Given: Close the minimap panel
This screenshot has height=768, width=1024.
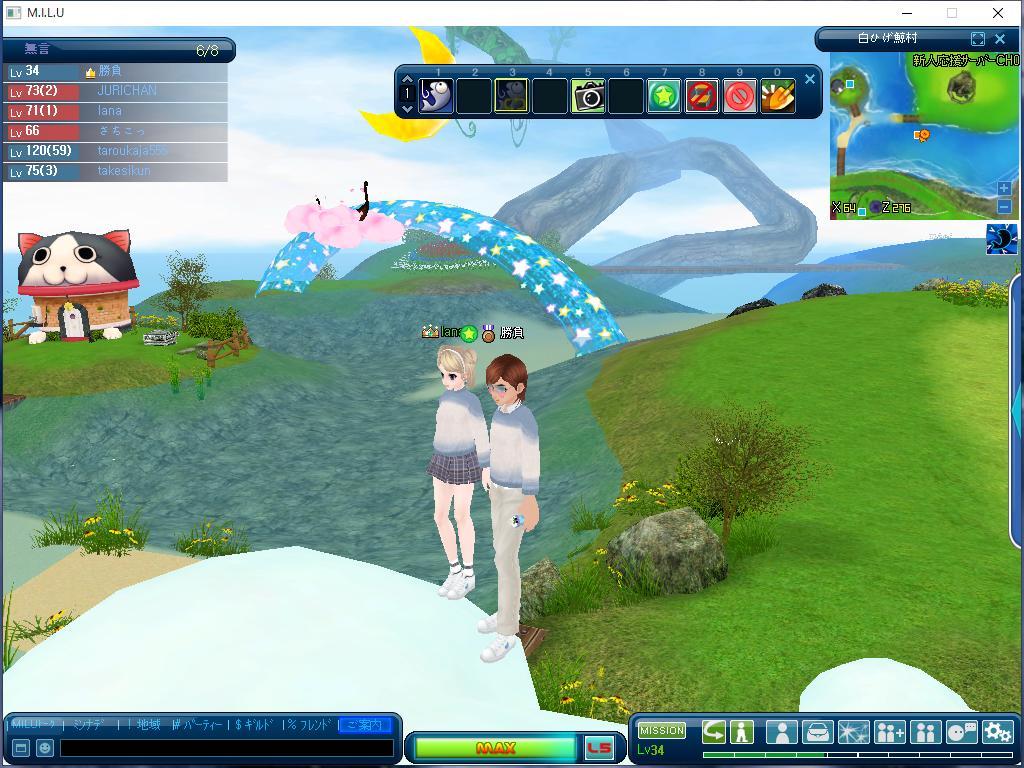Looking at the screenshot, I should click(x=999, y=39).
